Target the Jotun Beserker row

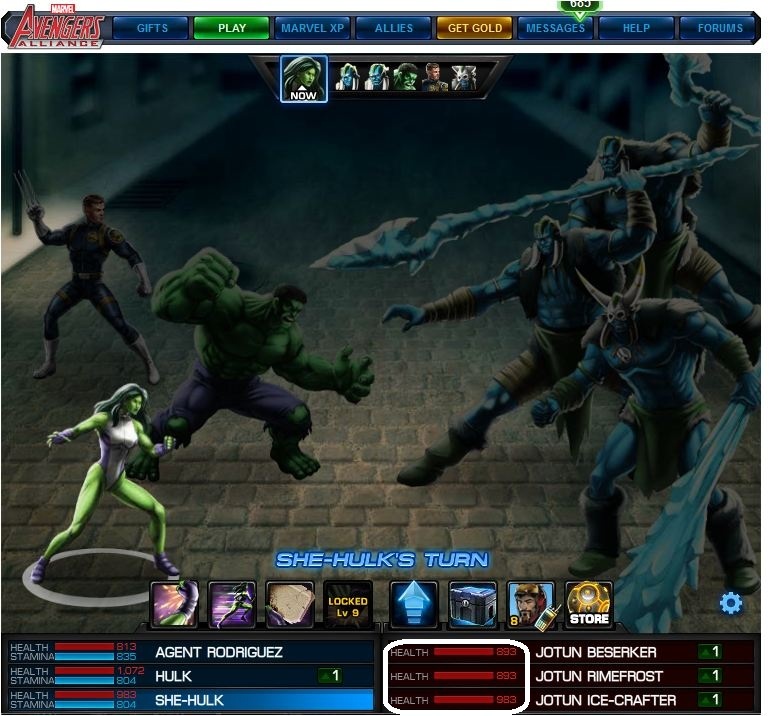pyautogui.click(x=596, y=652)
